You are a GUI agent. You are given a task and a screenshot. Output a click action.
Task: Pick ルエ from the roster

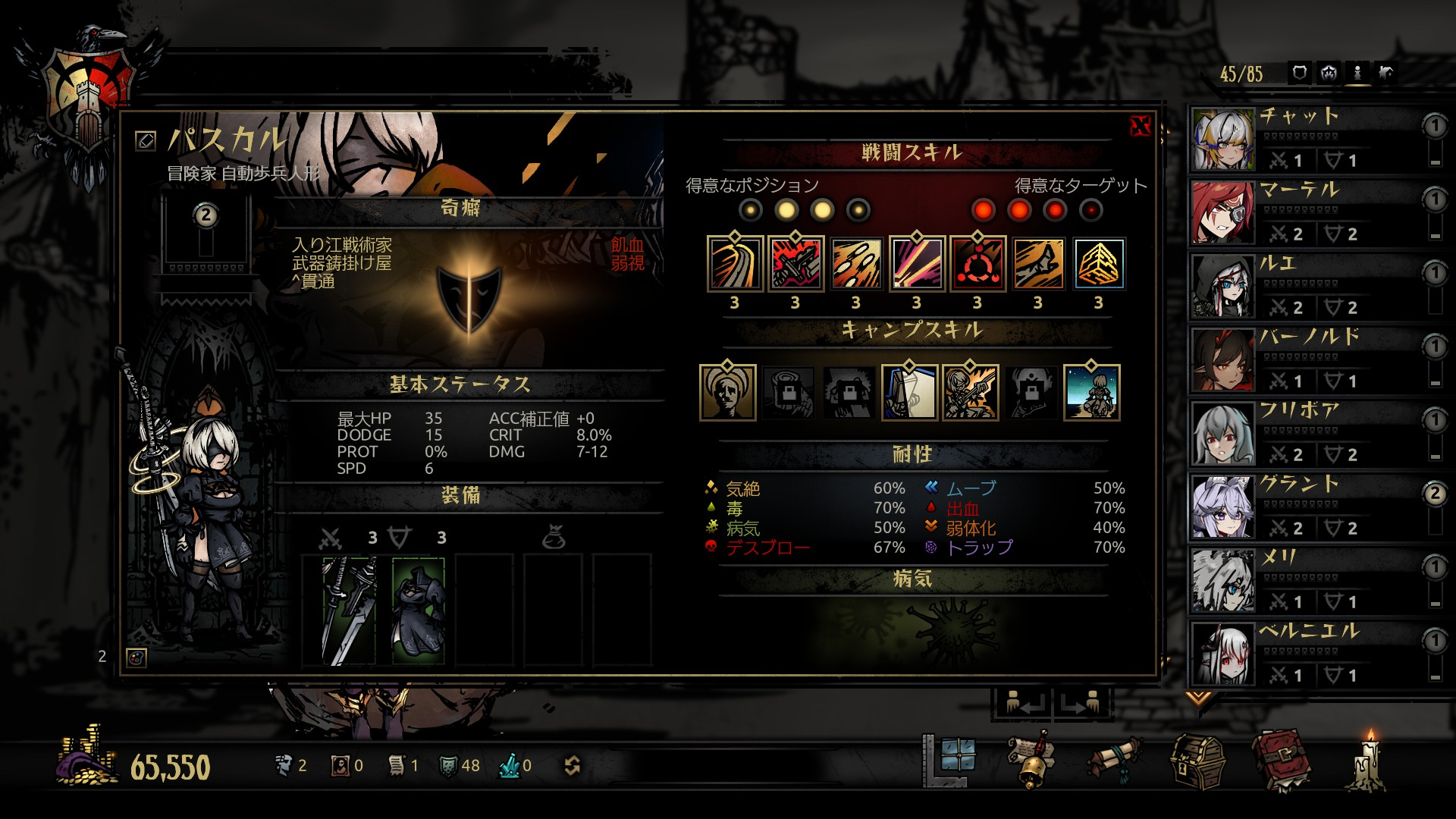[x=1304, y=285]
